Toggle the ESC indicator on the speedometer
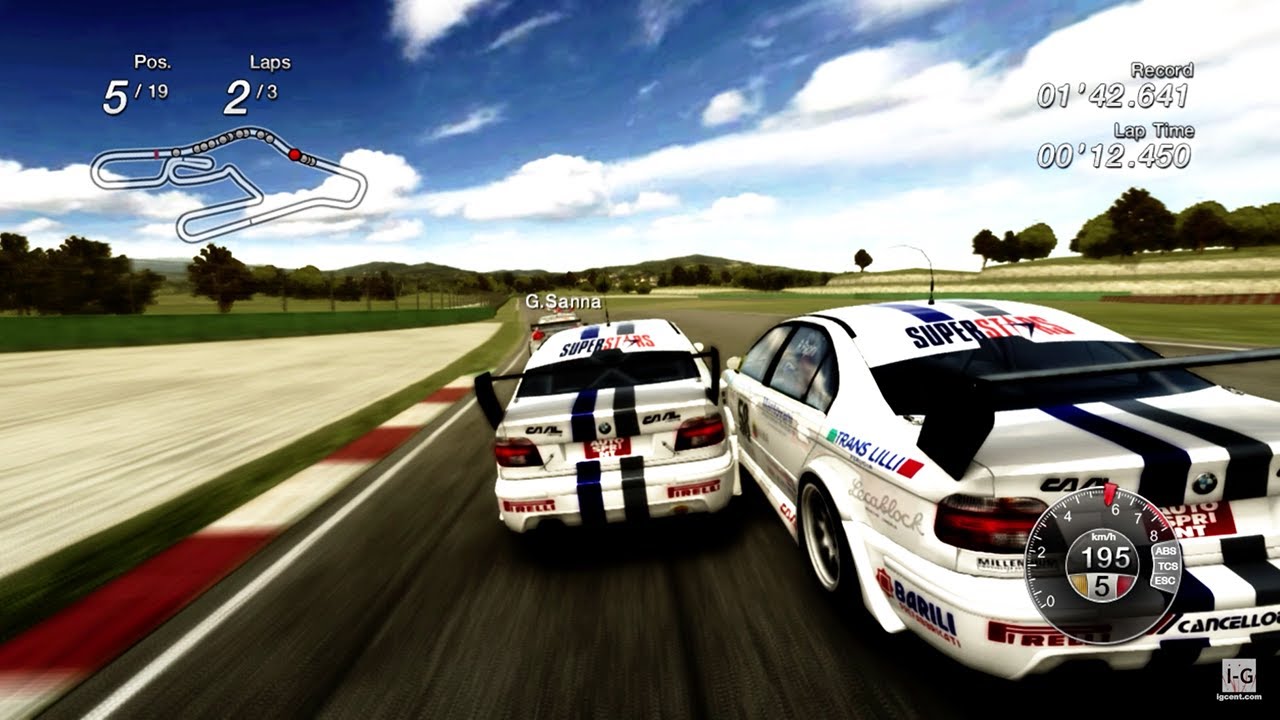The image size is (1280, 720). coord(1167,580)
